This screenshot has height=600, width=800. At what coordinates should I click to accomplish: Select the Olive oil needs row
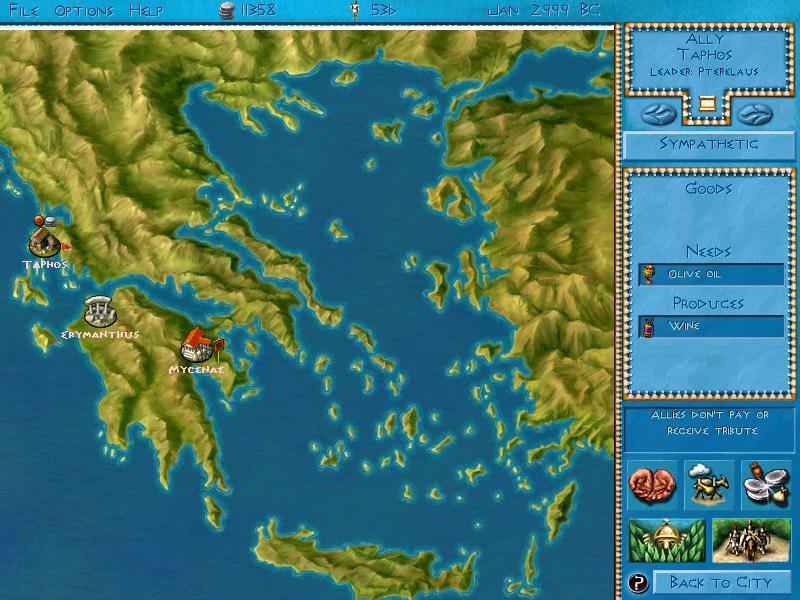710,274
